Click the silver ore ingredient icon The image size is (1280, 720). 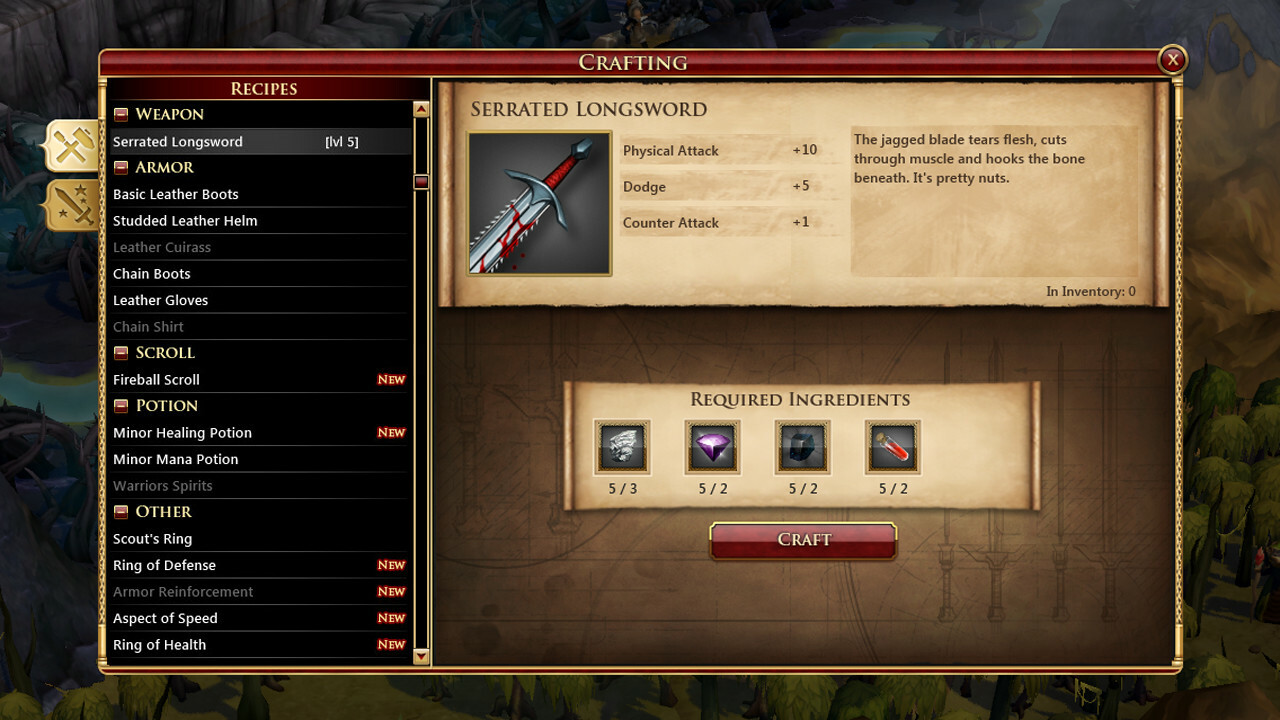coord(622,447)
